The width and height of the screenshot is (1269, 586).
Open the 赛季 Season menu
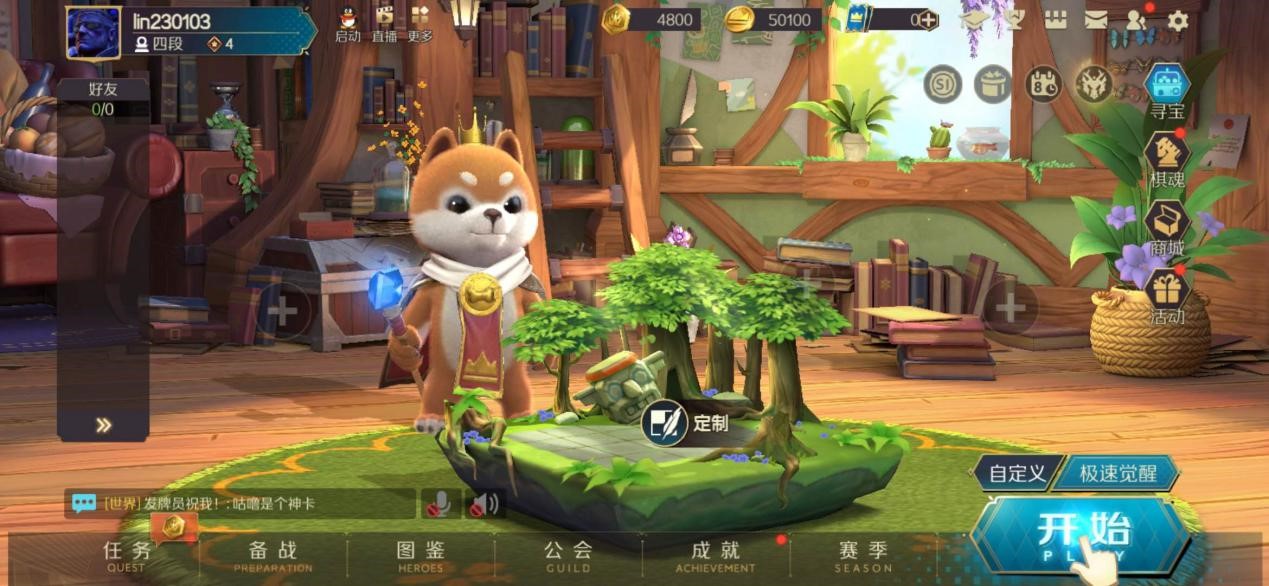click(x=863, y=556)
